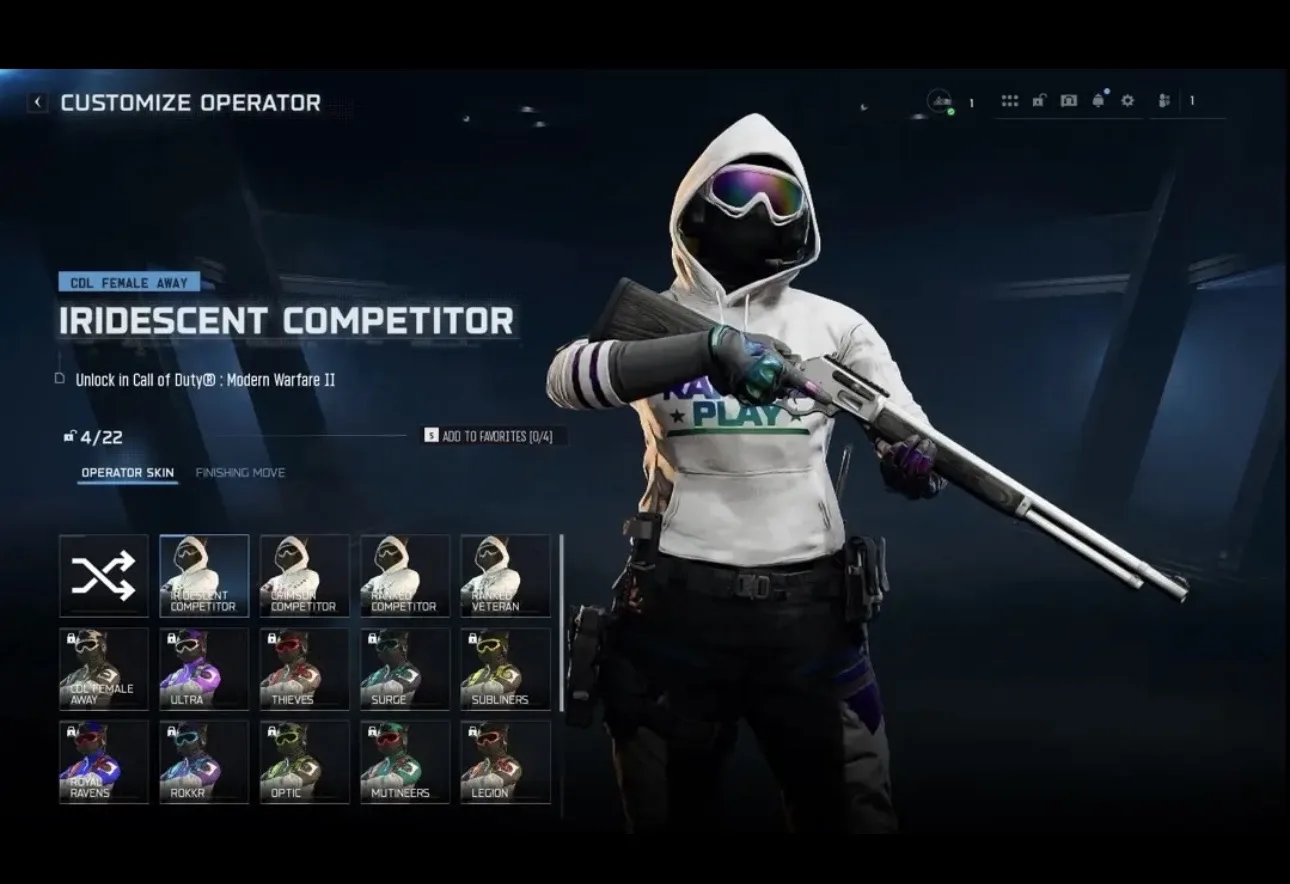1290x884 pixels.
Task: Open notifications via the bell icon
Action: (1099, 101)
